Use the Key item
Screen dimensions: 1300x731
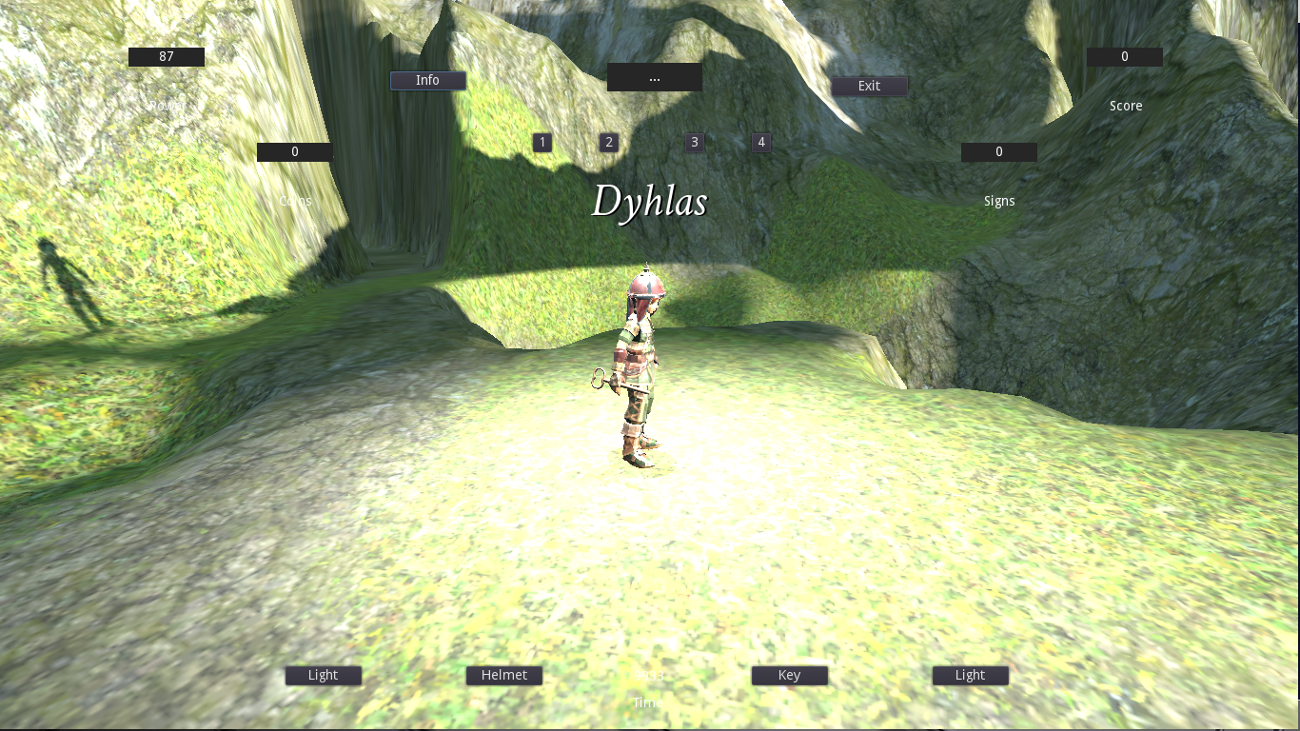pos(789,675)
